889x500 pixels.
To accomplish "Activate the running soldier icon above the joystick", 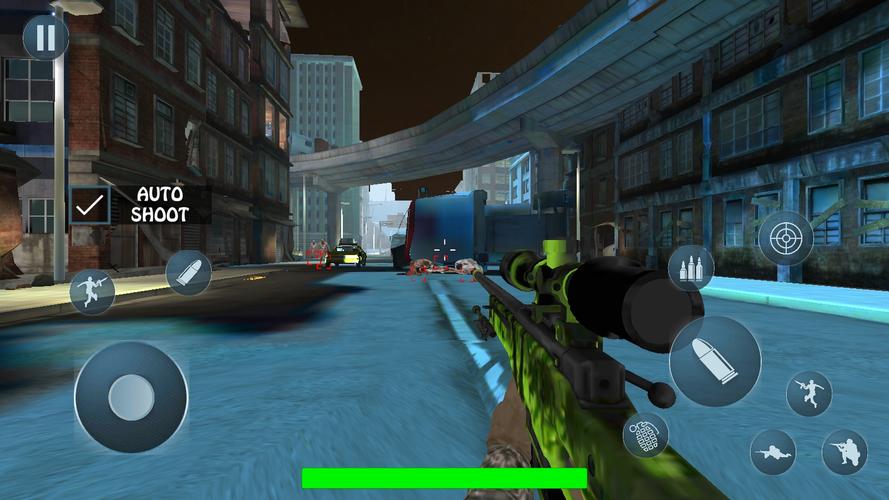I will tap(92, 292).
